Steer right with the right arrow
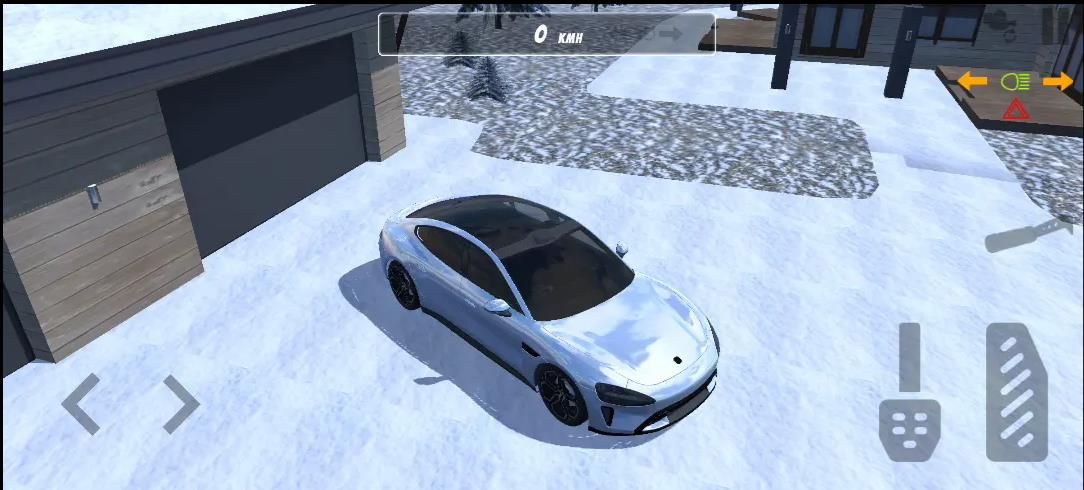 pos(181,404)
